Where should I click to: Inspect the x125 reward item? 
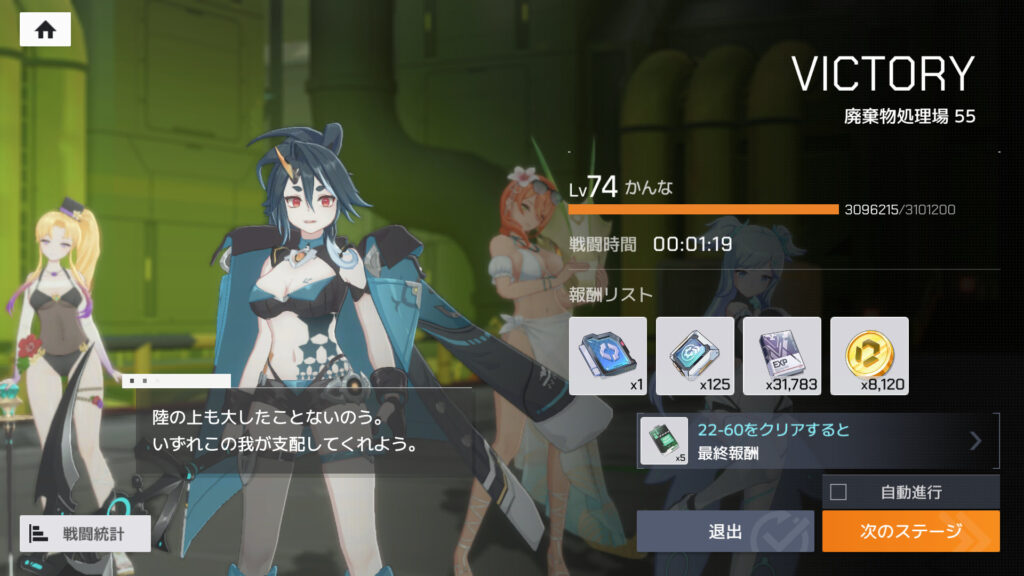point(694,356)
